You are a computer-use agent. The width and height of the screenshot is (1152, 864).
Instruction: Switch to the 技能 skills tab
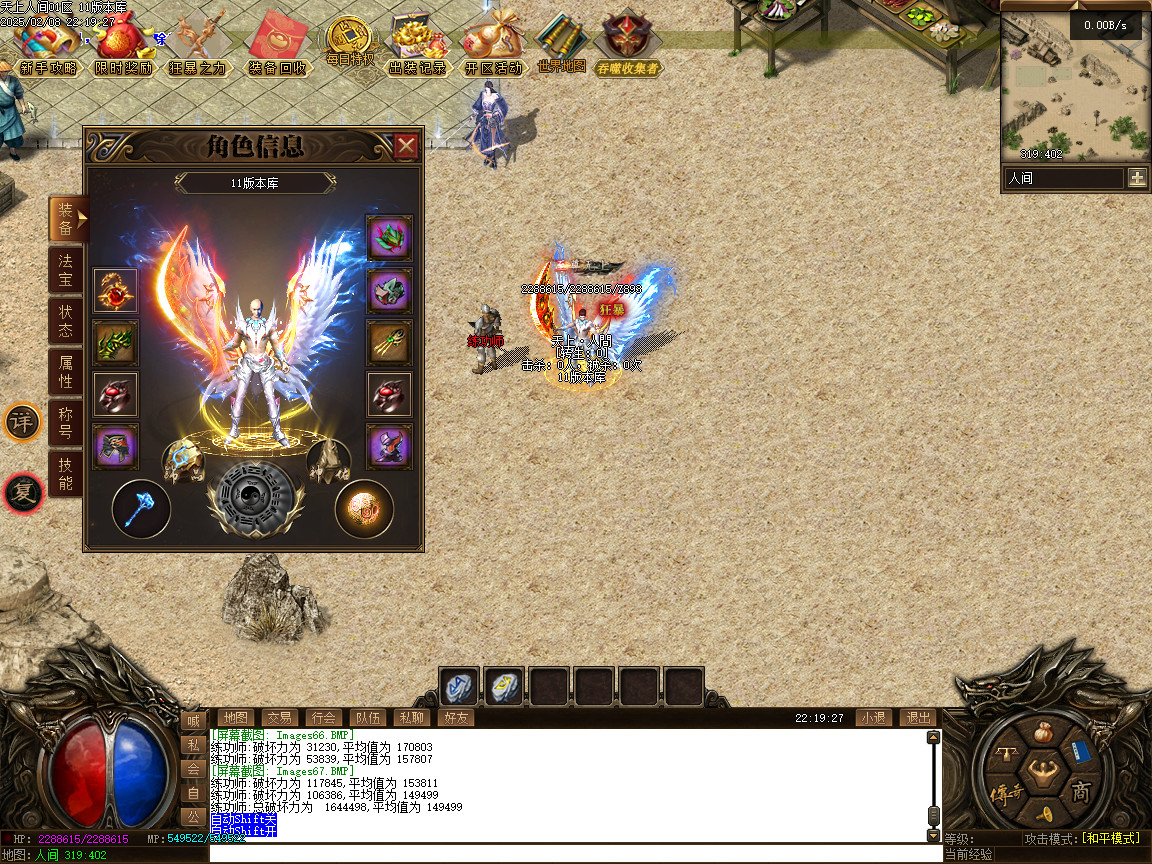pyautogui.click(x=65, y=474)
